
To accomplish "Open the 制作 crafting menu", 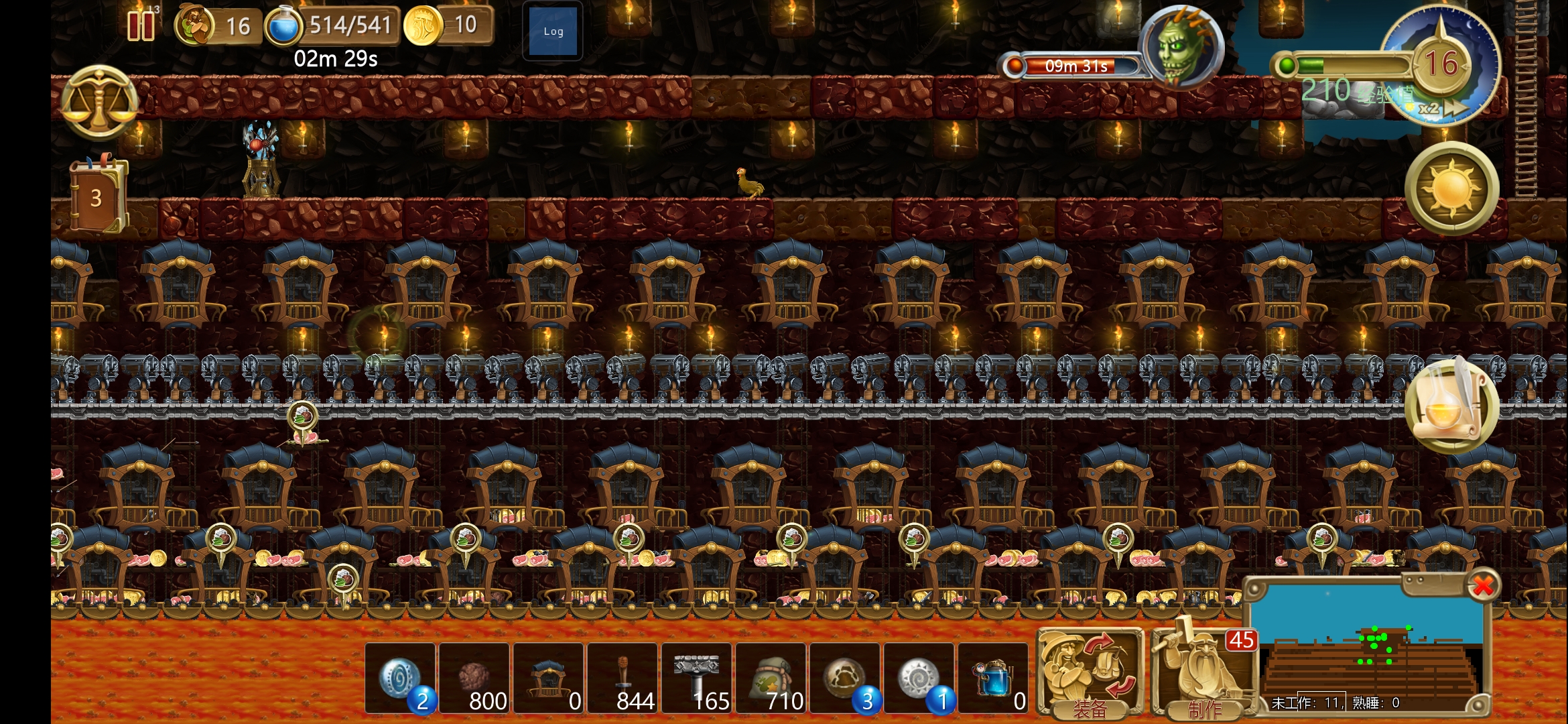I will (1203, 674).
